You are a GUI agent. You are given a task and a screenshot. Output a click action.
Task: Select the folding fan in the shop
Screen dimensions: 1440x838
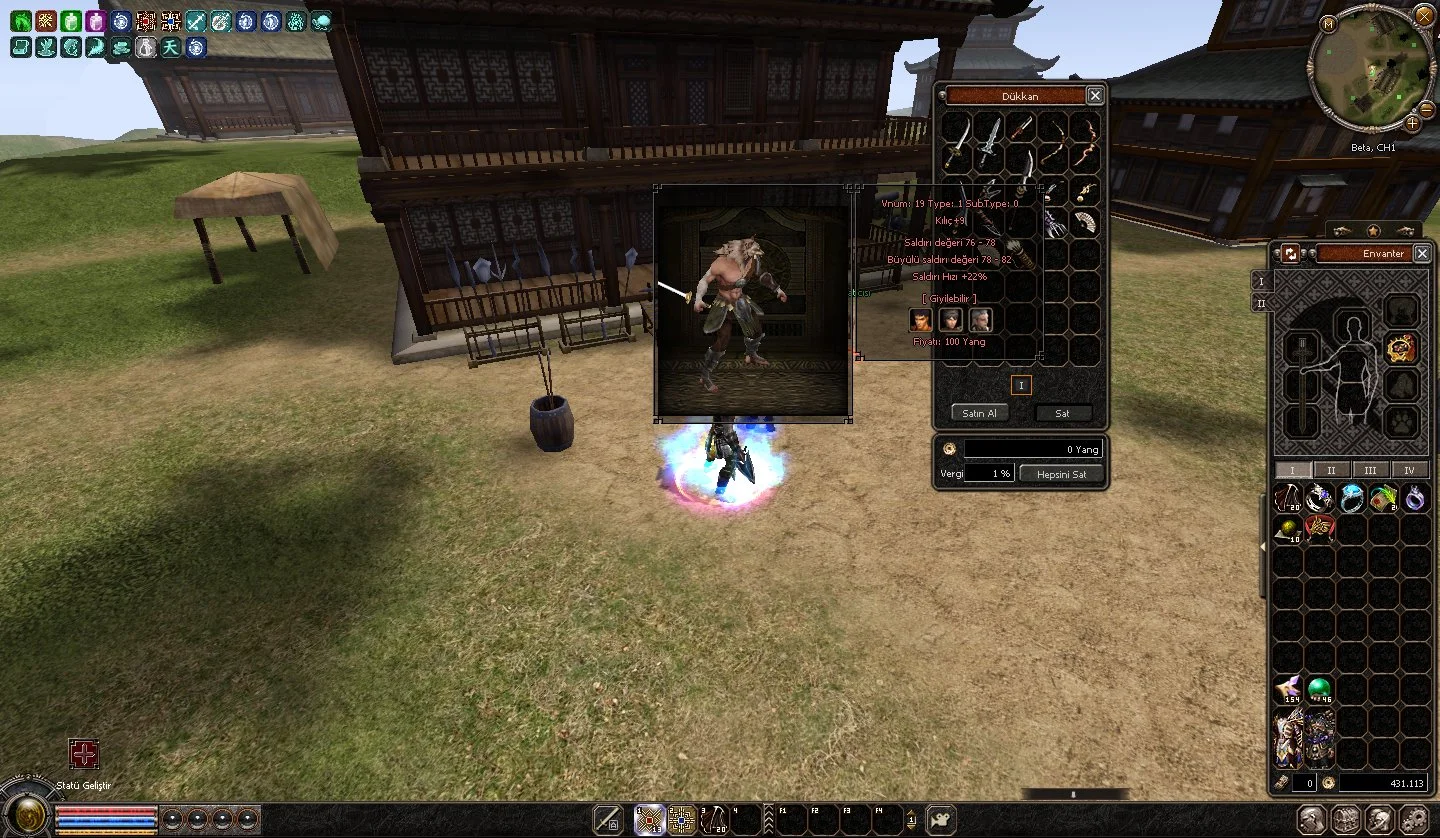click(1084, 223)
